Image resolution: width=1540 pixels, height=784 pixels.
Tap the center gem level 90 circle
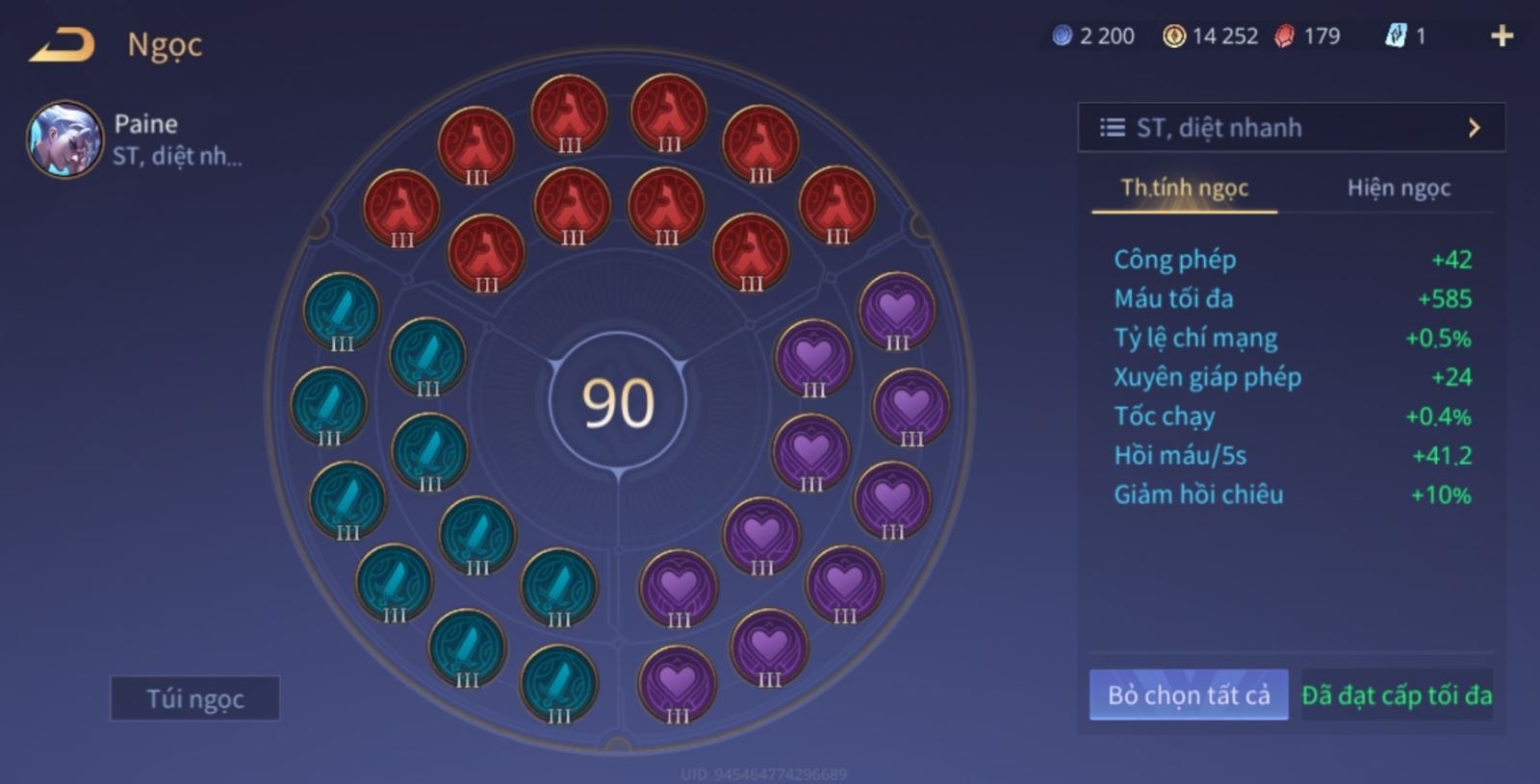618,402
